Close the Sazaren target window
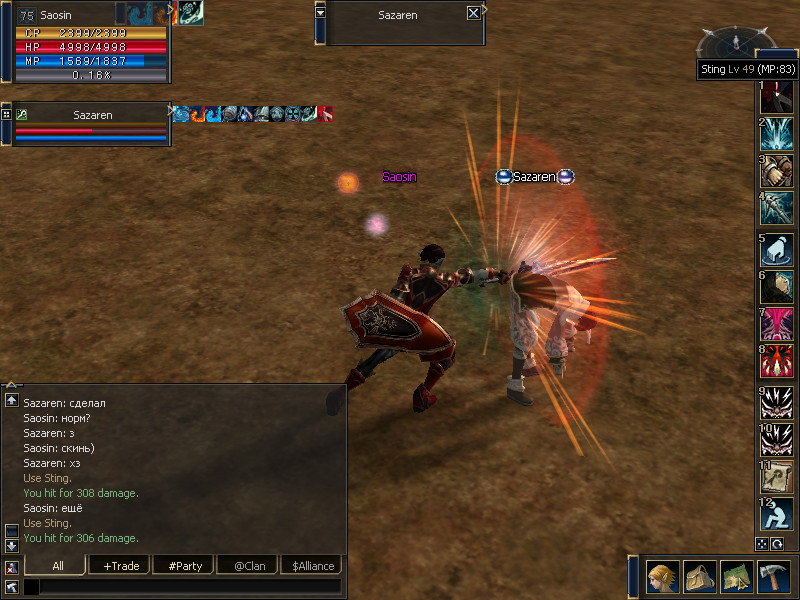800x600 pixels. (473, 14)
